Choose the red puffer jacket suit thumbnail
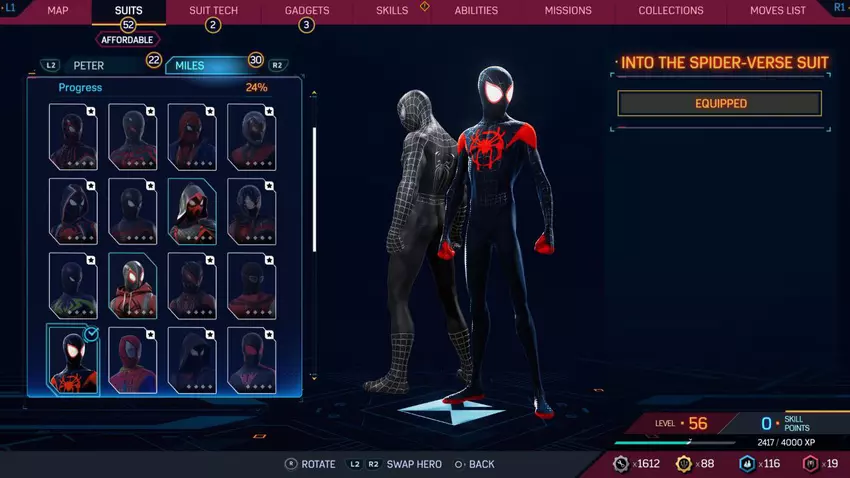Screen dimensions: 850x478 tap(133, 285)
